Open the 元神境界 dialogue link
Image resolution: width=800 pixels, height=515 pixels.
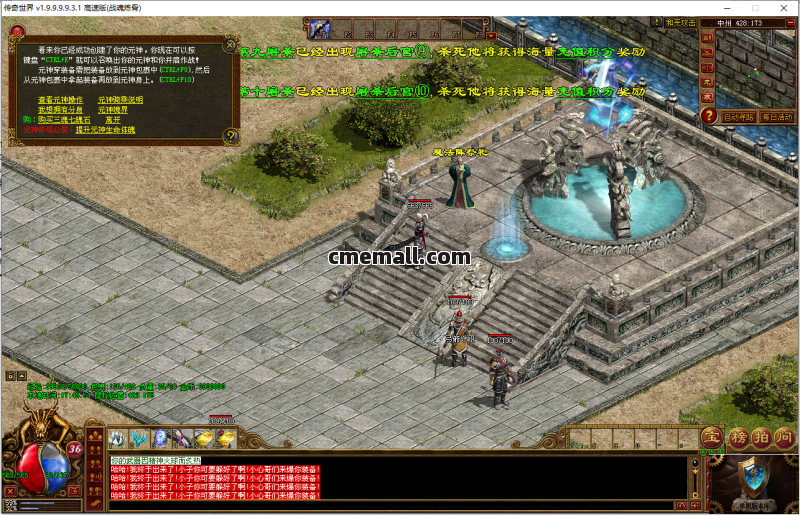click(111, 109)
